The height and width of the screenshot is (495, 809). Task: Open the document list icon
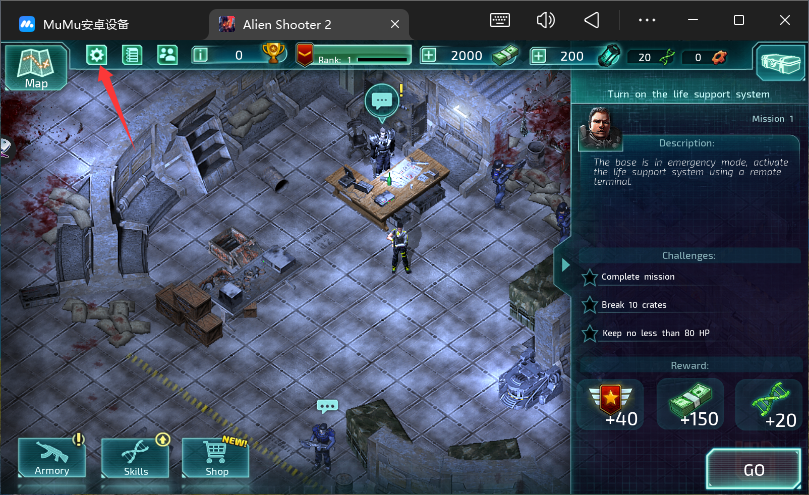click(131, 55)
